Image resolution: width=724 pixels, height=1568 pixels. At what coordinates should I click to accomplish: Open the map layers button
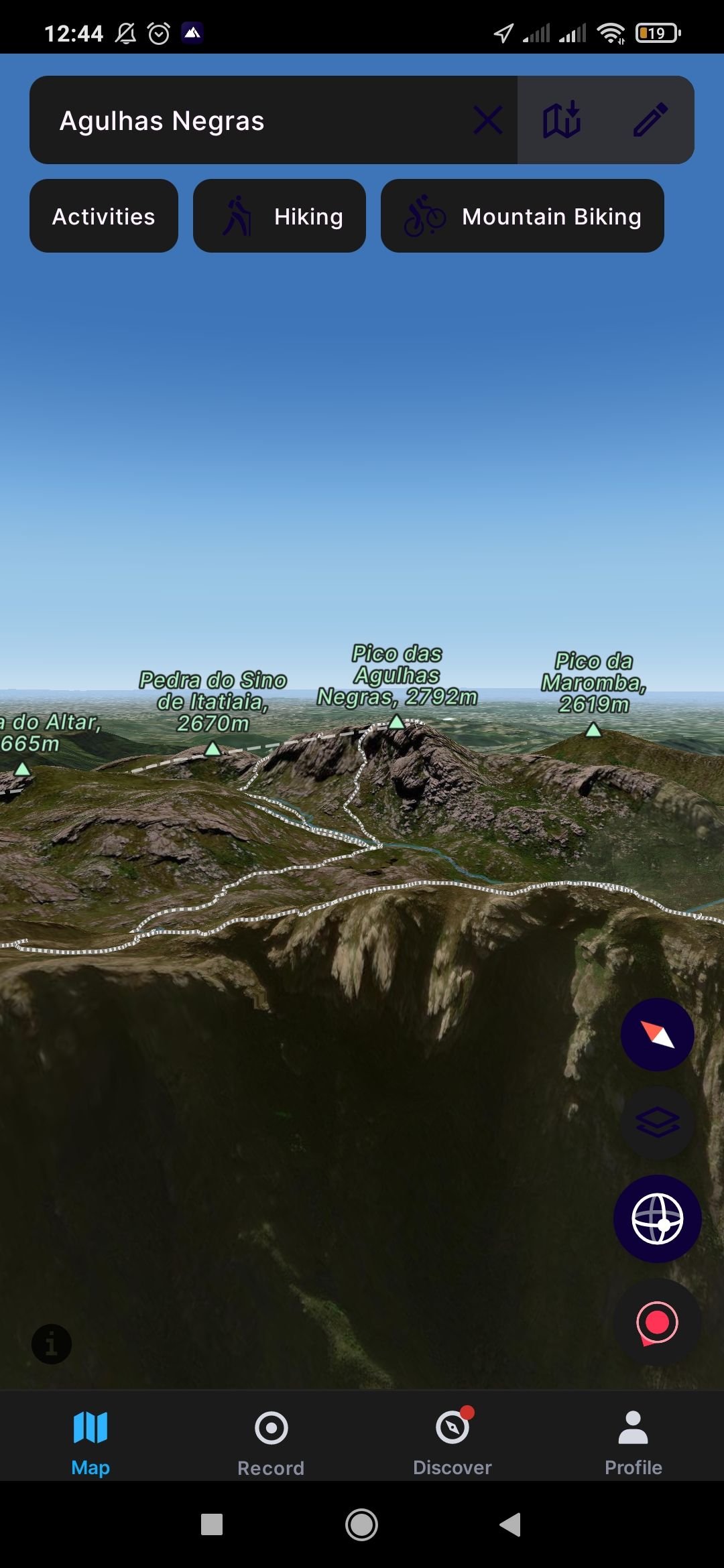pyautogui.click(x=657, y=1123)
